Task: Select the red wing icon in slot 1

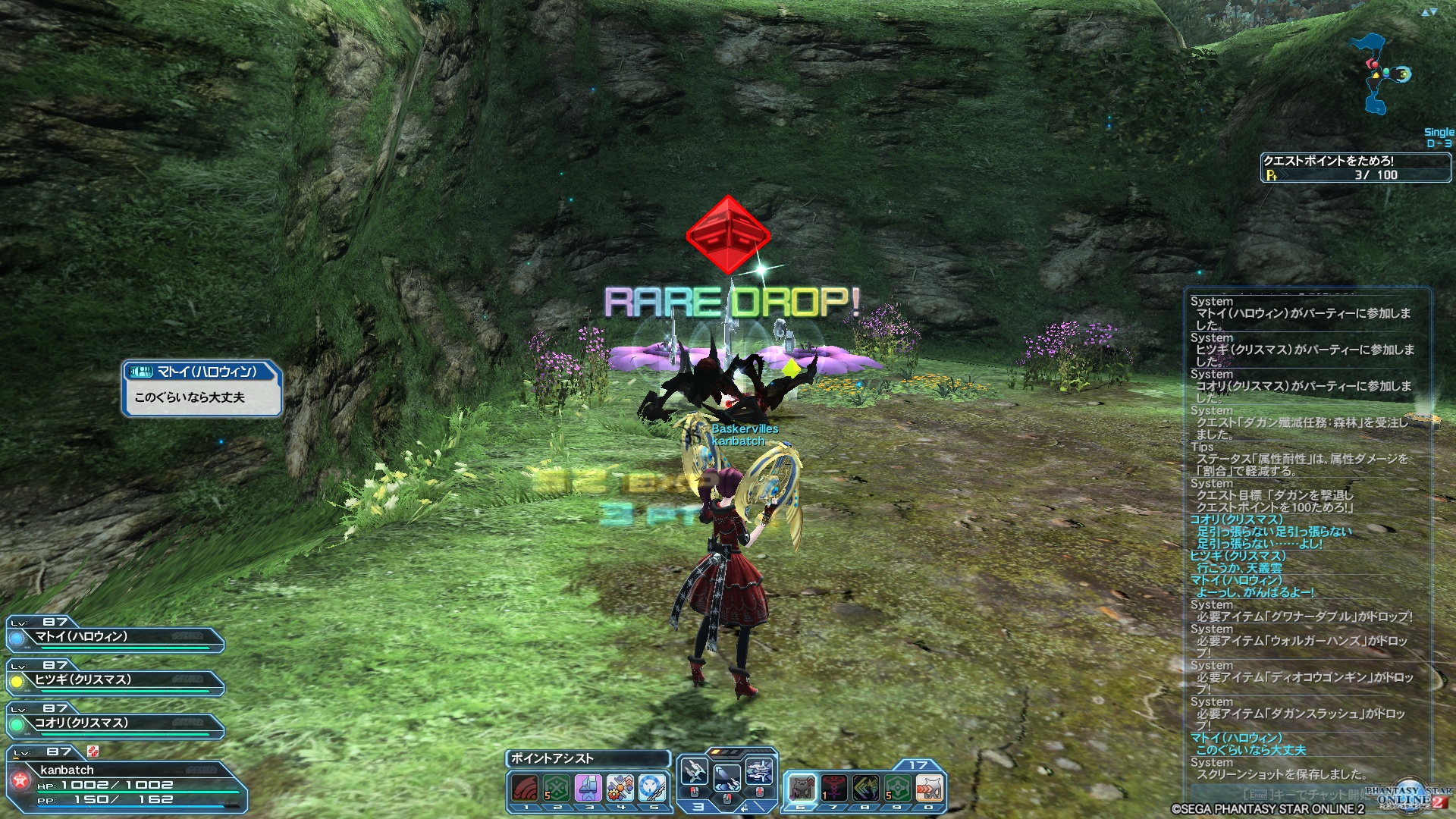Action: coord(525,789)
